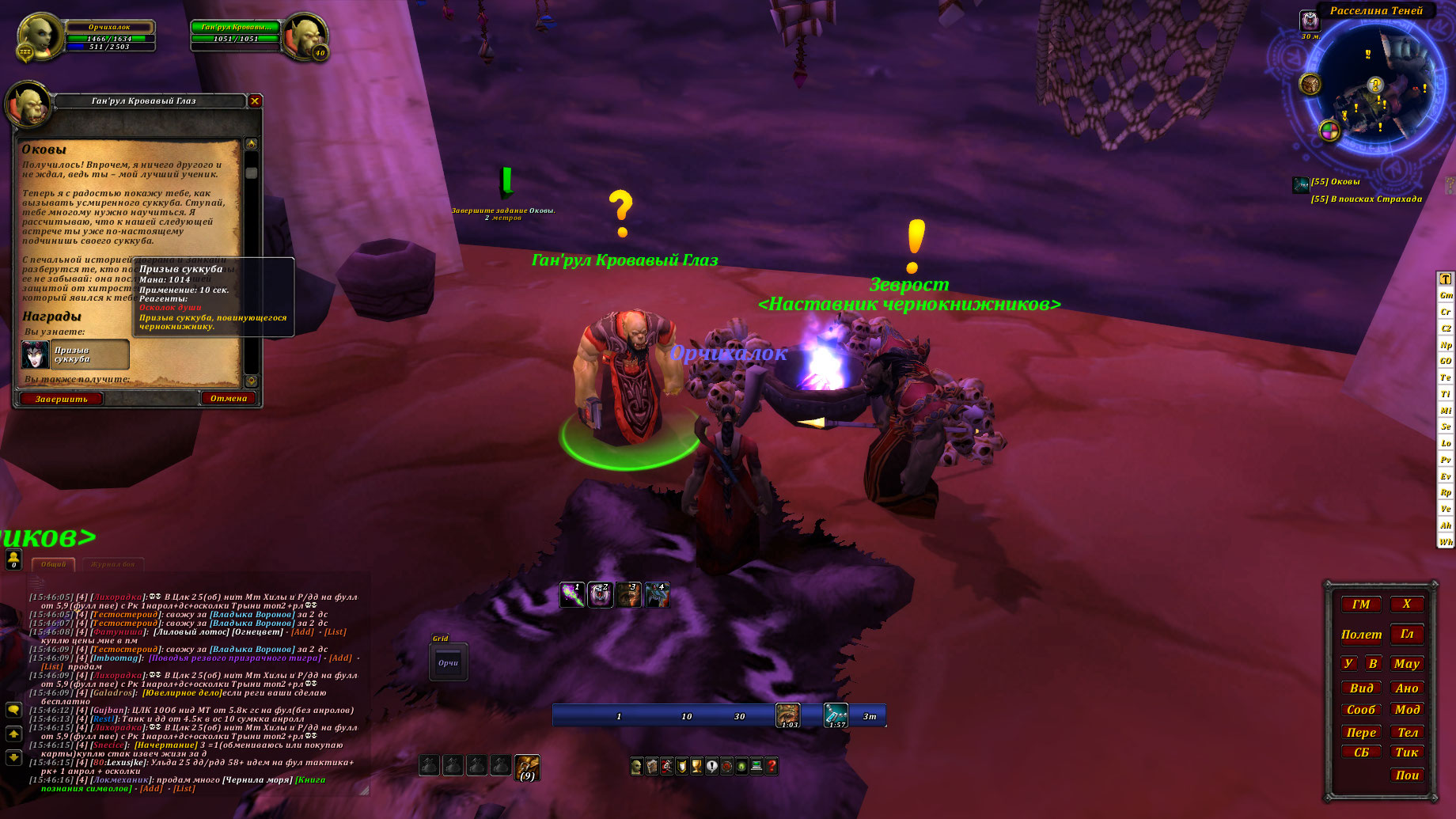Click the Тел button in the panel
The width and height of the screenshot is (1456, 819).
1407,733
